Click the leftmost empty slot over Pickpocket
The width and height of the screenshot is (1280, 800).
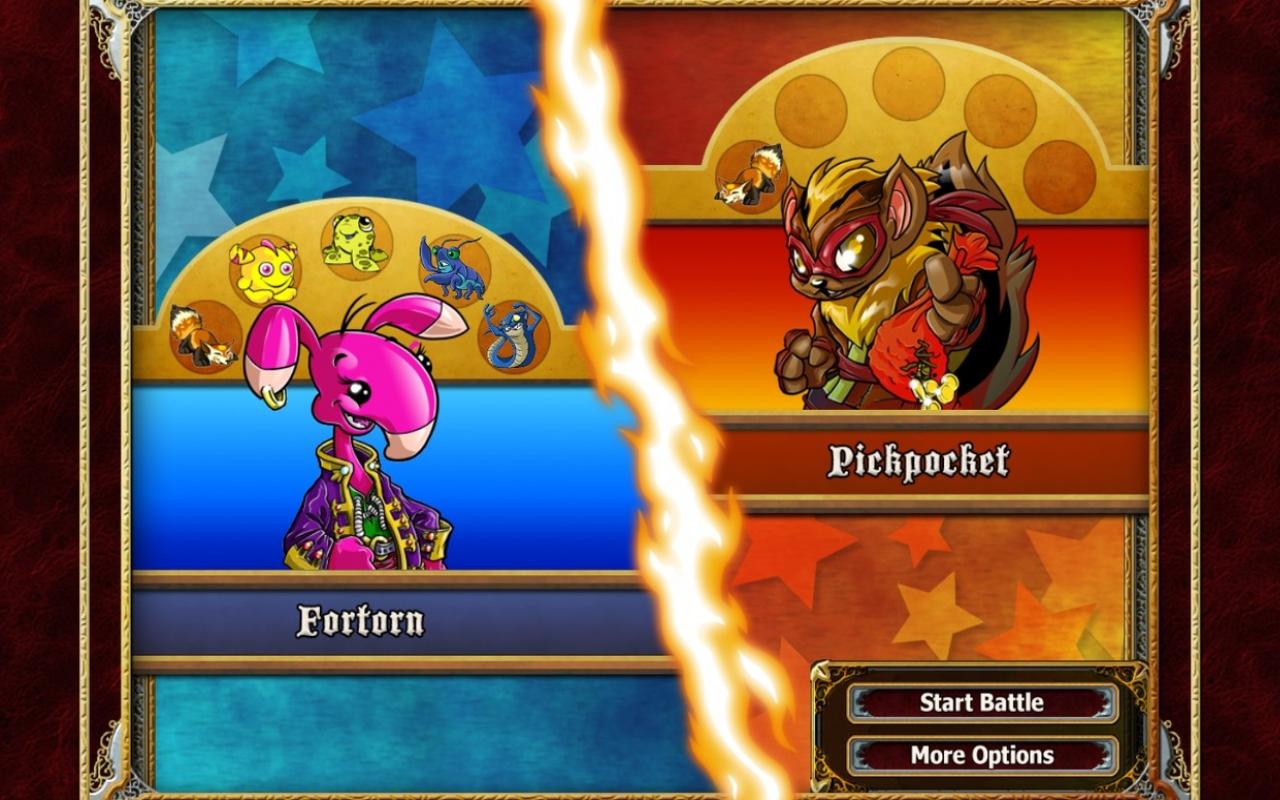click(x=811, y=109)
